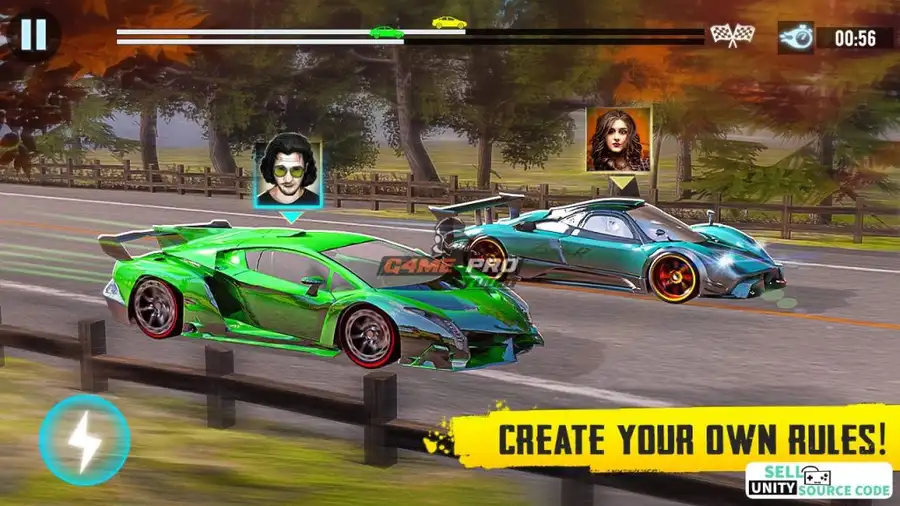Click the Sell Unity Source Code badge
The height and width of the screenshot is (506, 900).
(x=819, y=480)
